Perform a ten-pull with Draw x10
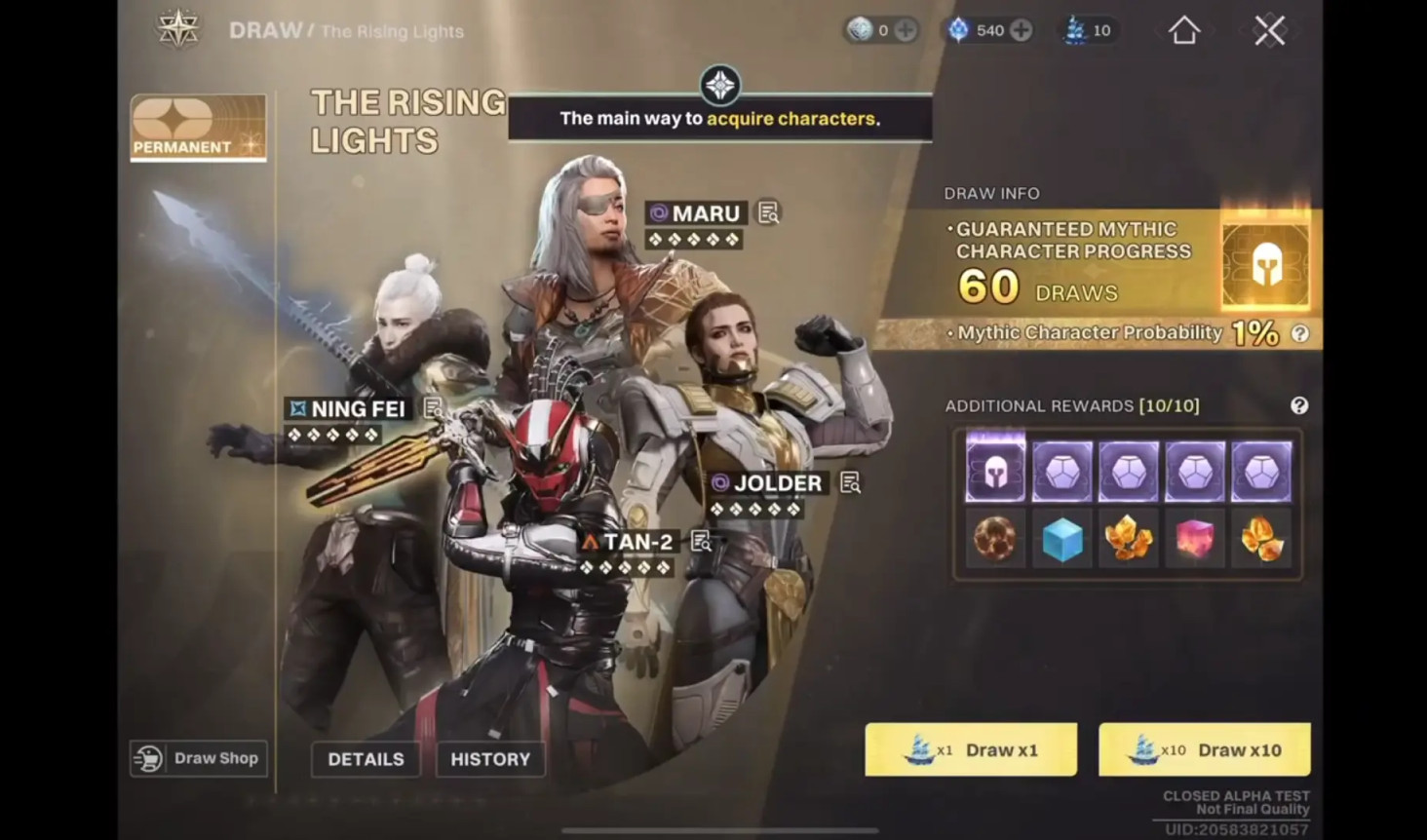 pos(1204,749)
